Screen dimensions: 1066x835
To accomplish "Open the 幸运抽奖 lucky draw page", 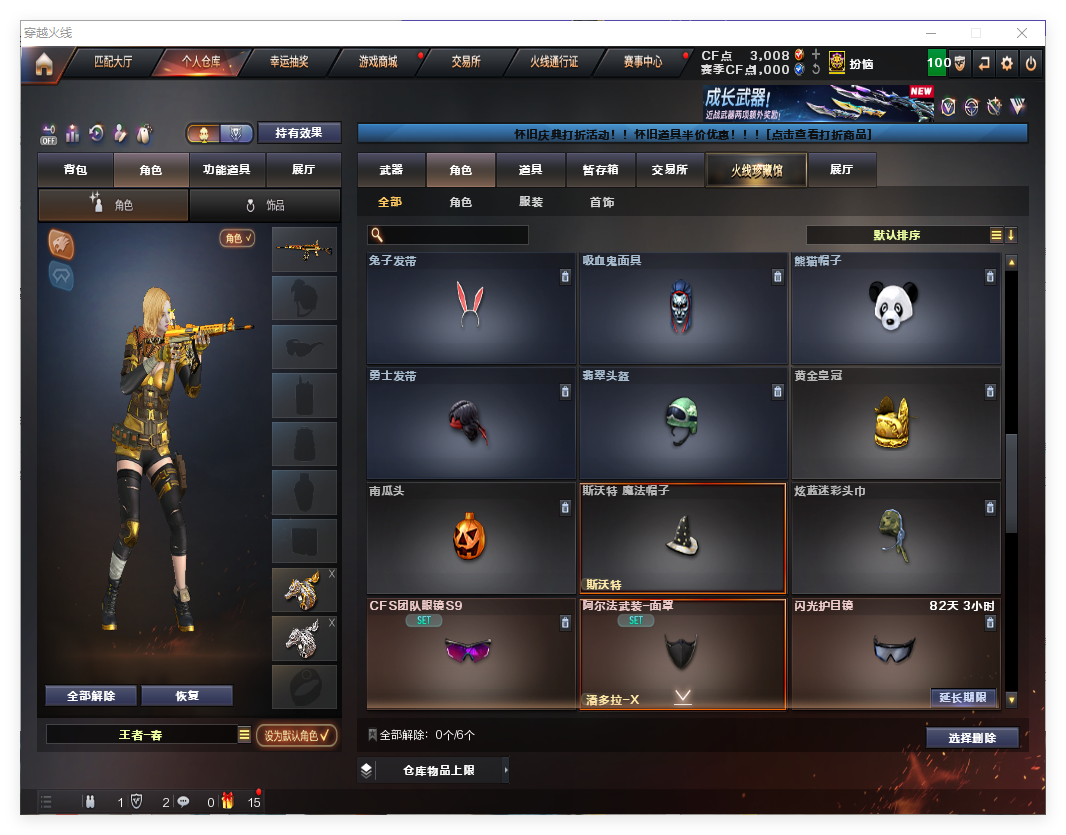I will (289, 62).
